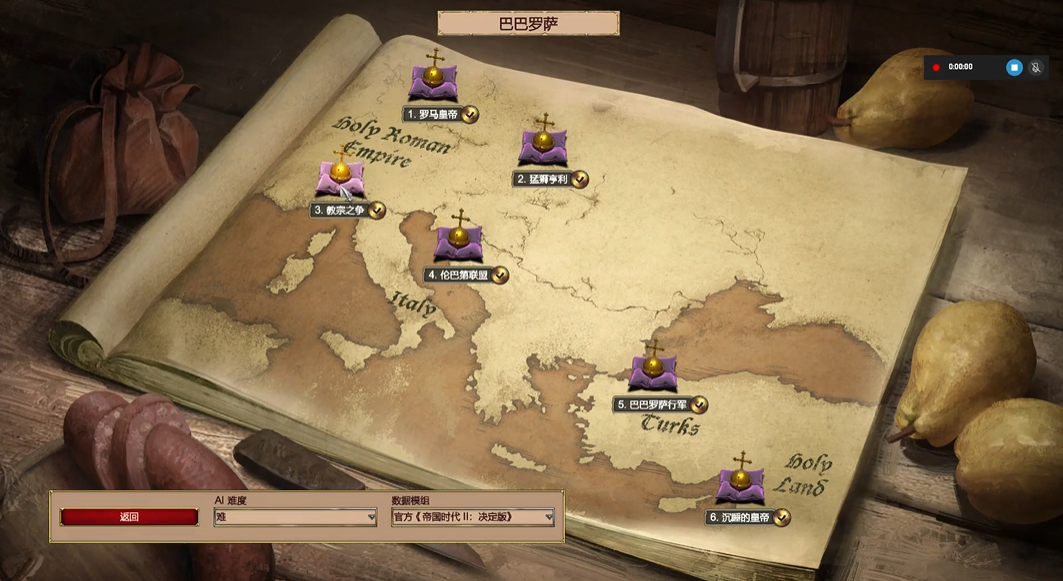Select scenario 1 罗马皇帝
Image resolution: width=1063 pixels, height=581 pixels.
coord(433,82)
